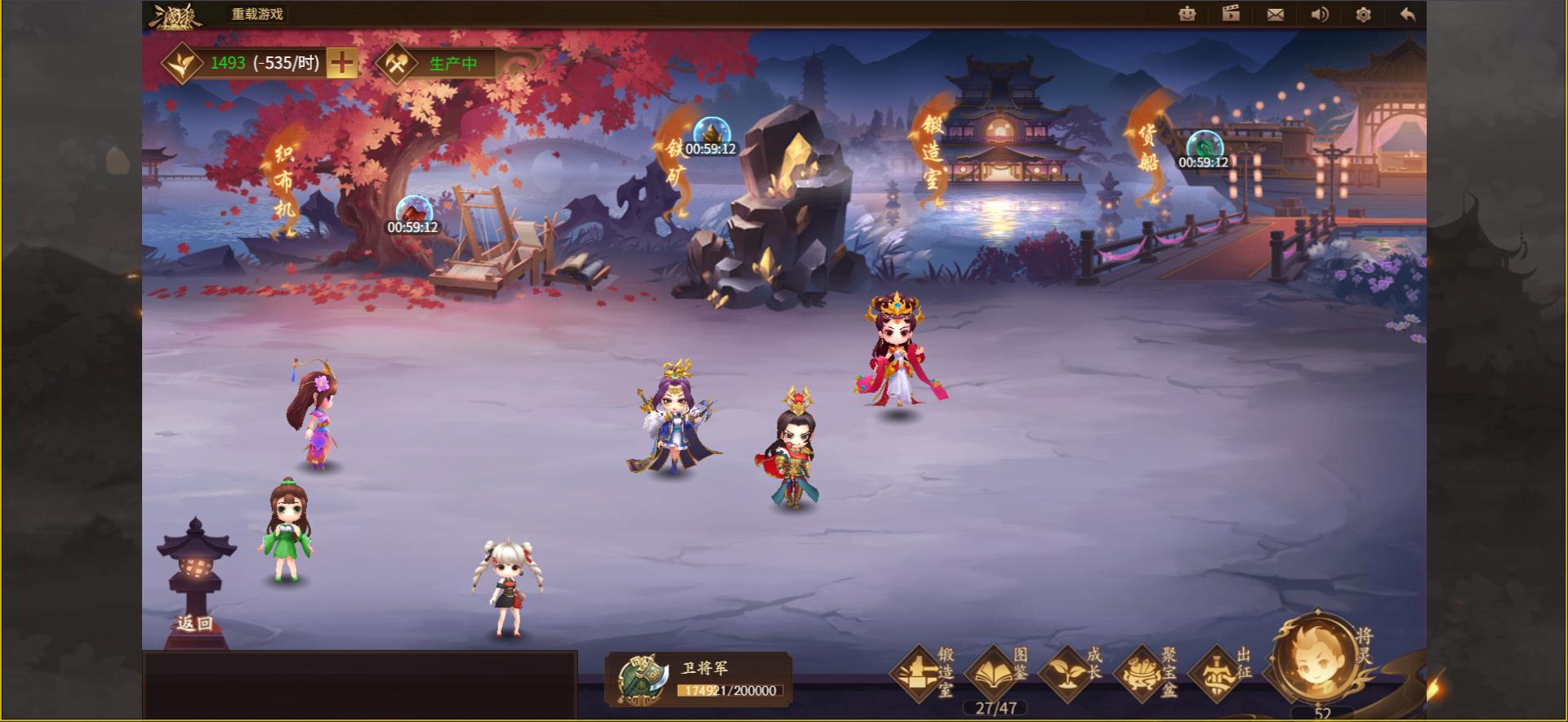Viewport: 1568px width, 722px height.
Task: Click the plus button next to 1493 resources
Action: (342, 62)
